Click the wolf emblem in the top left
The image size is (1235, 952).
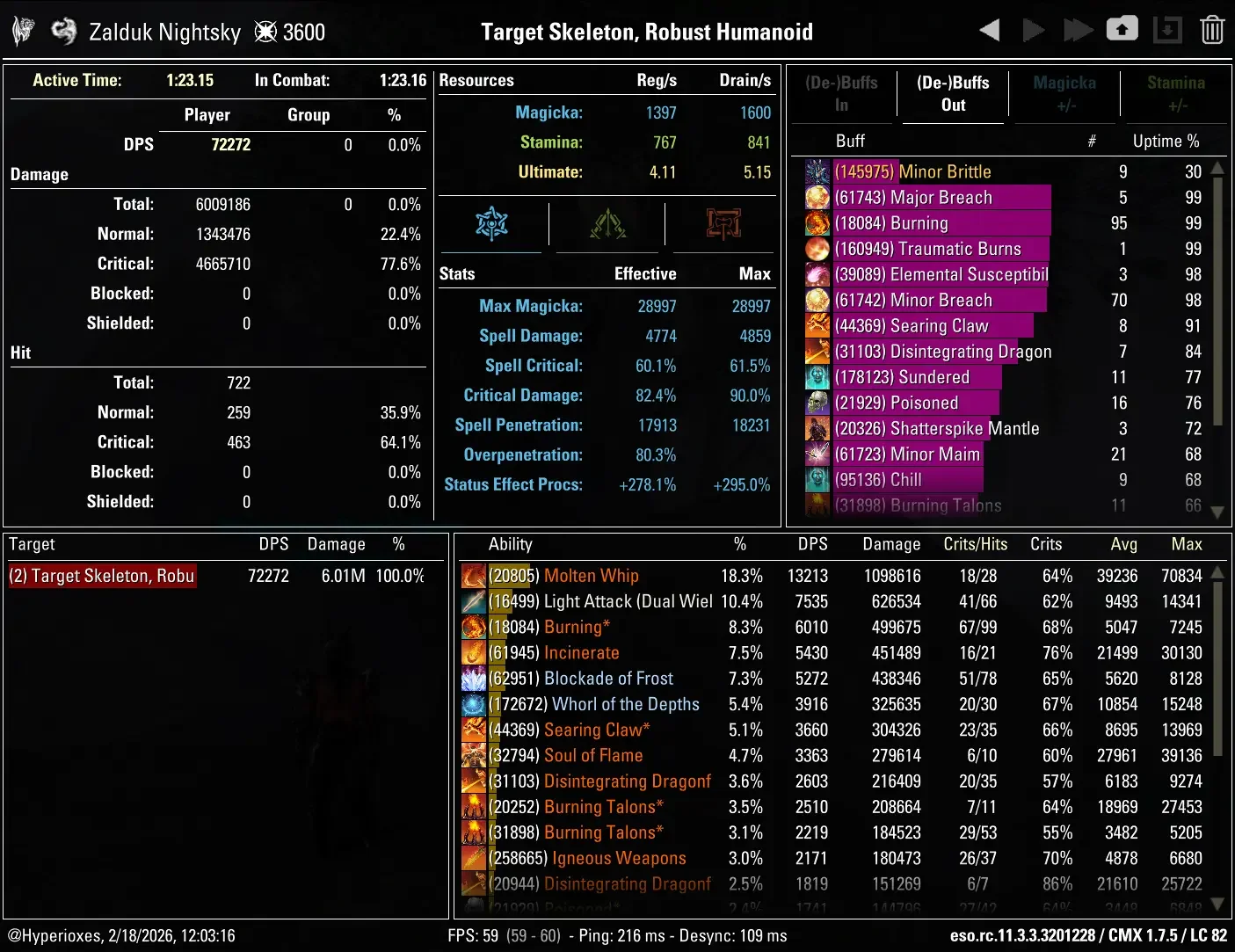pyautogui.click(x=22, y=29)
